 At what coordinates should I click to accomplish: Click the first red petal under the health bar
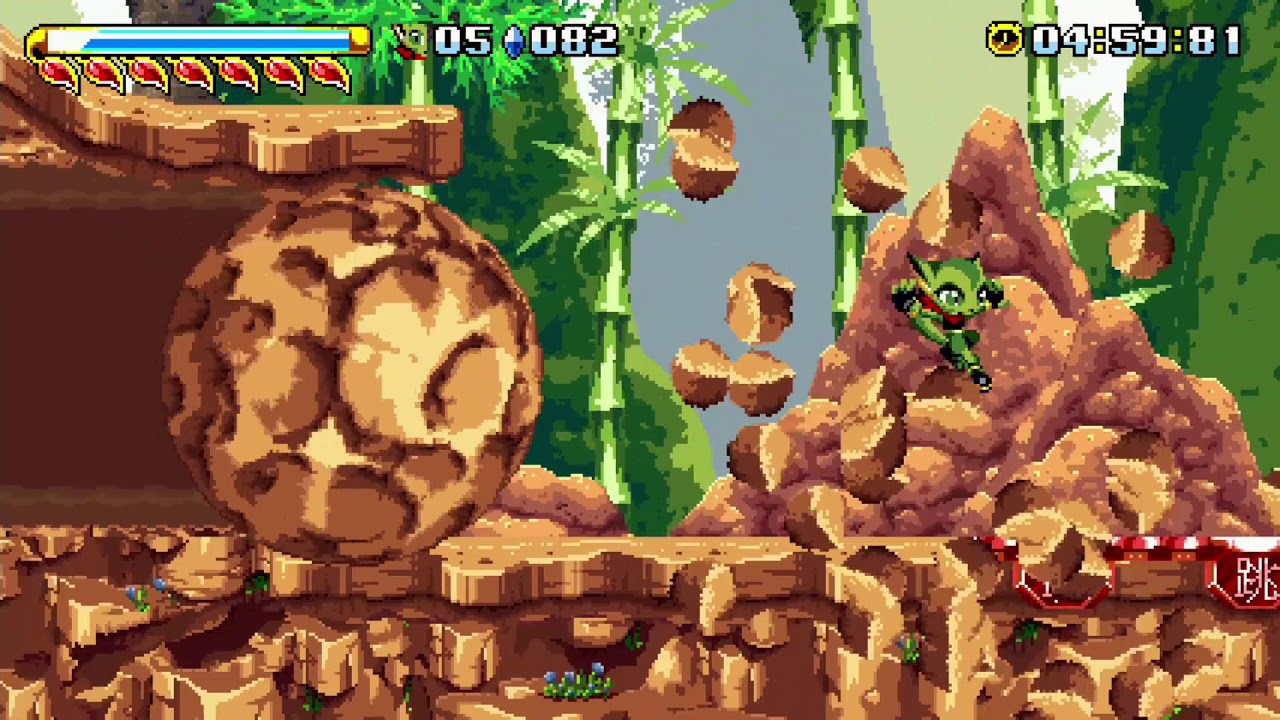click(57, 72)
